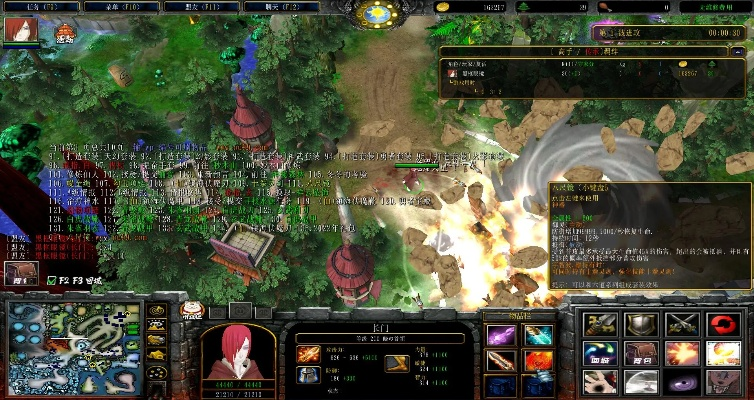Select the fire orb inventory item
The image size is (754, 400).
[536, 360]
